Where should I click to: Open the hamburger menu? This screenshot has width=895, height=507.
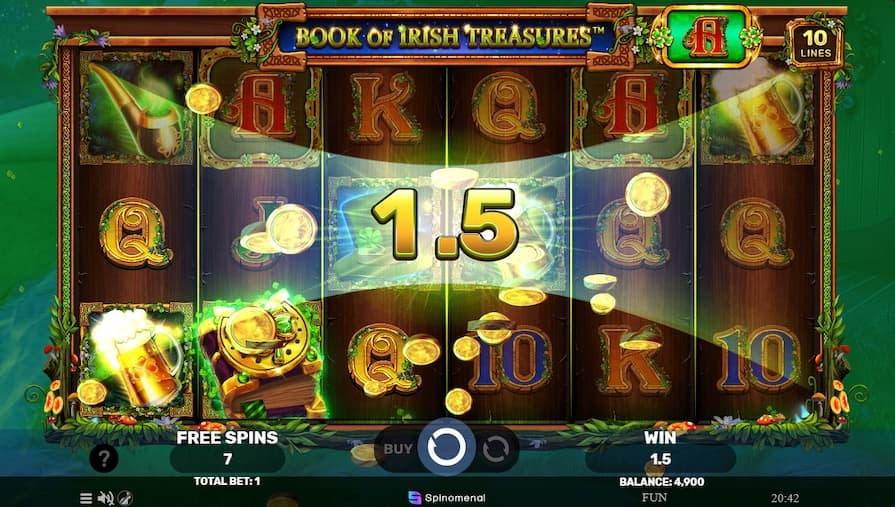86,497
